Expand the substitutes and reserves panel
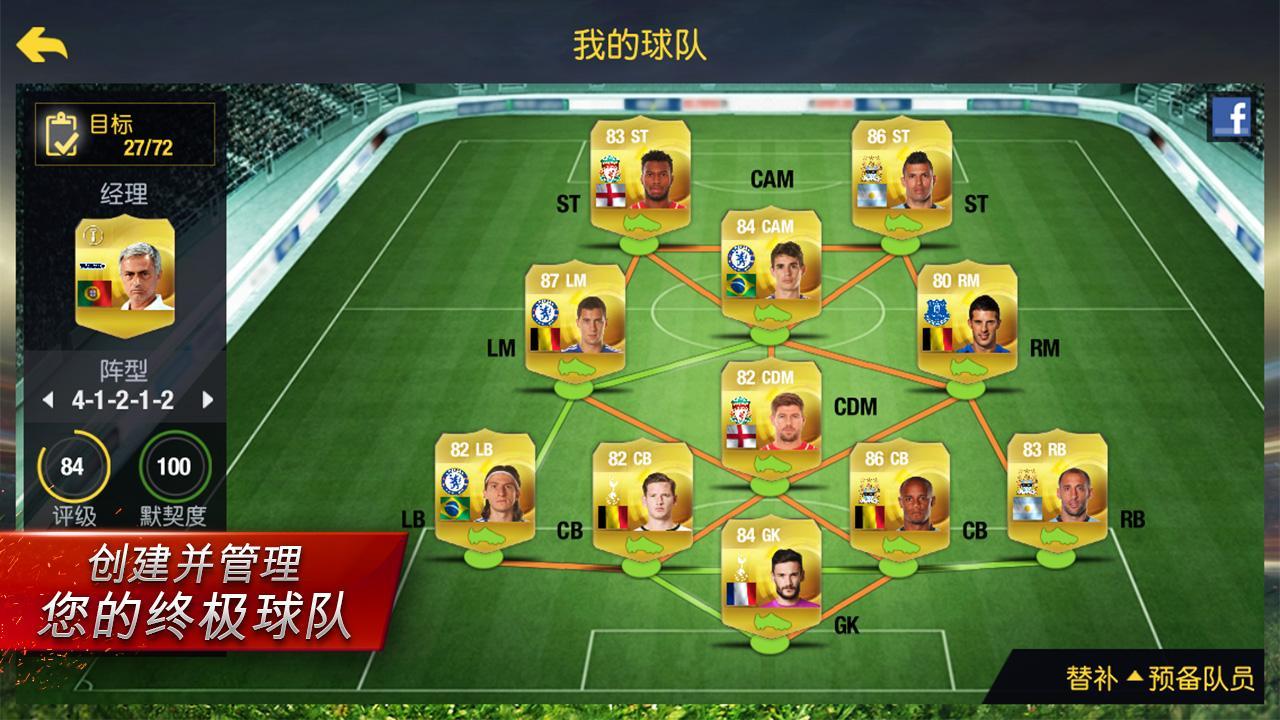The image size is (1280, 720). pos(1160,679)
